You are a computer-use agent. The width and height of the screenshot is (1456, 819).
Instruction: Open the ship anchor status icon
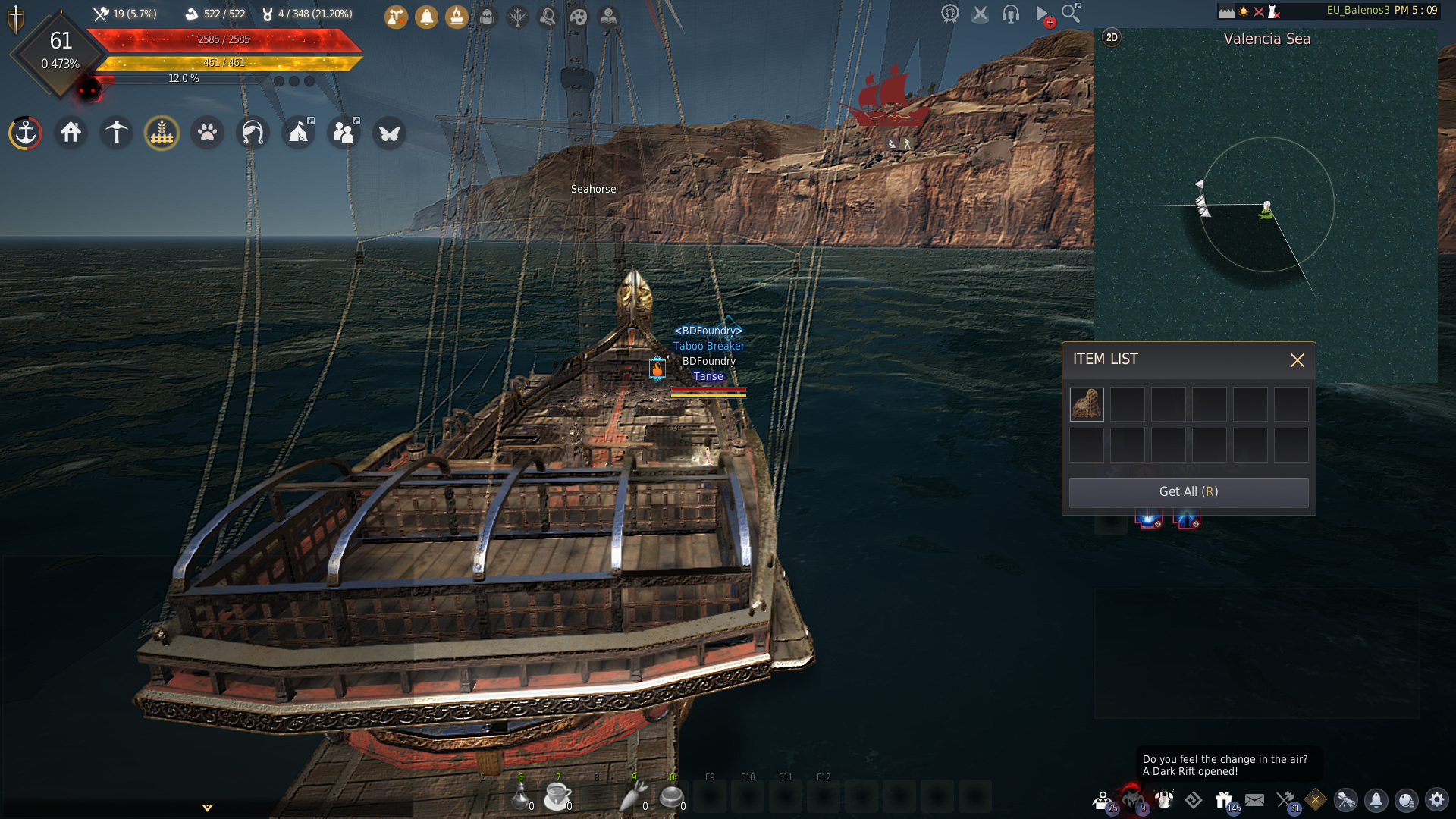point(26,133)
